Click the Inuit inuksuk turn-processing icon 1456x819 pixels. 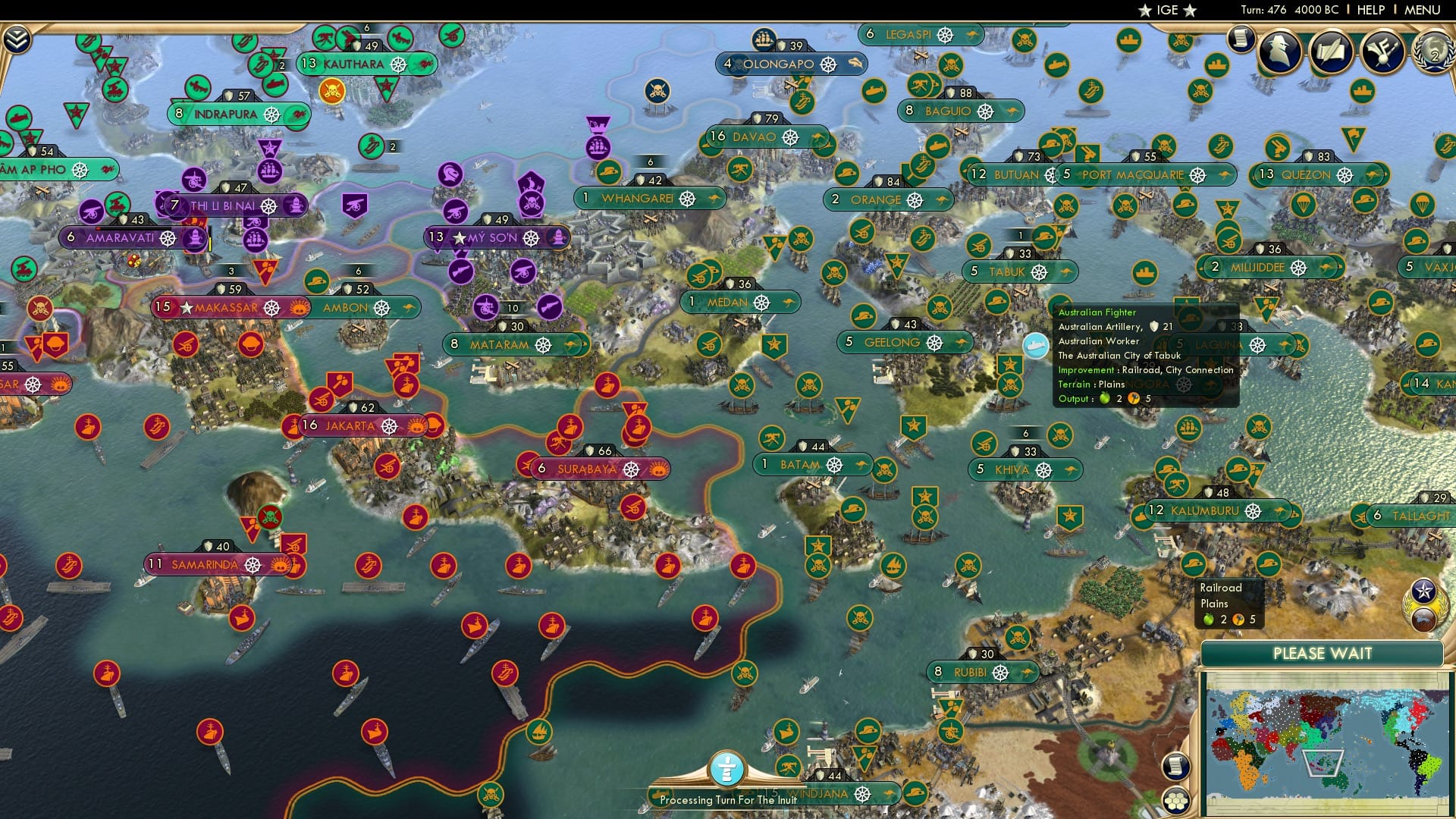coord(727,770)
